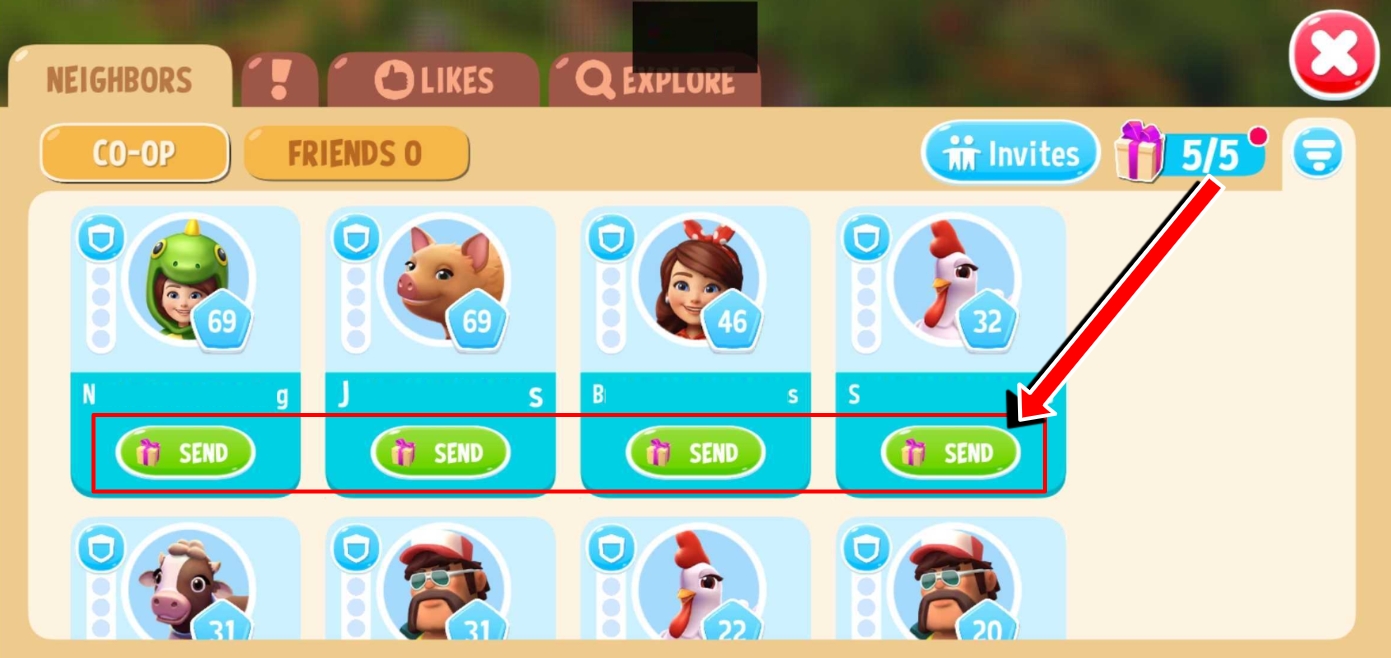The image size is (1391, 658).
Task: Show the Co-op neighbors list
Action: [134, 153]
